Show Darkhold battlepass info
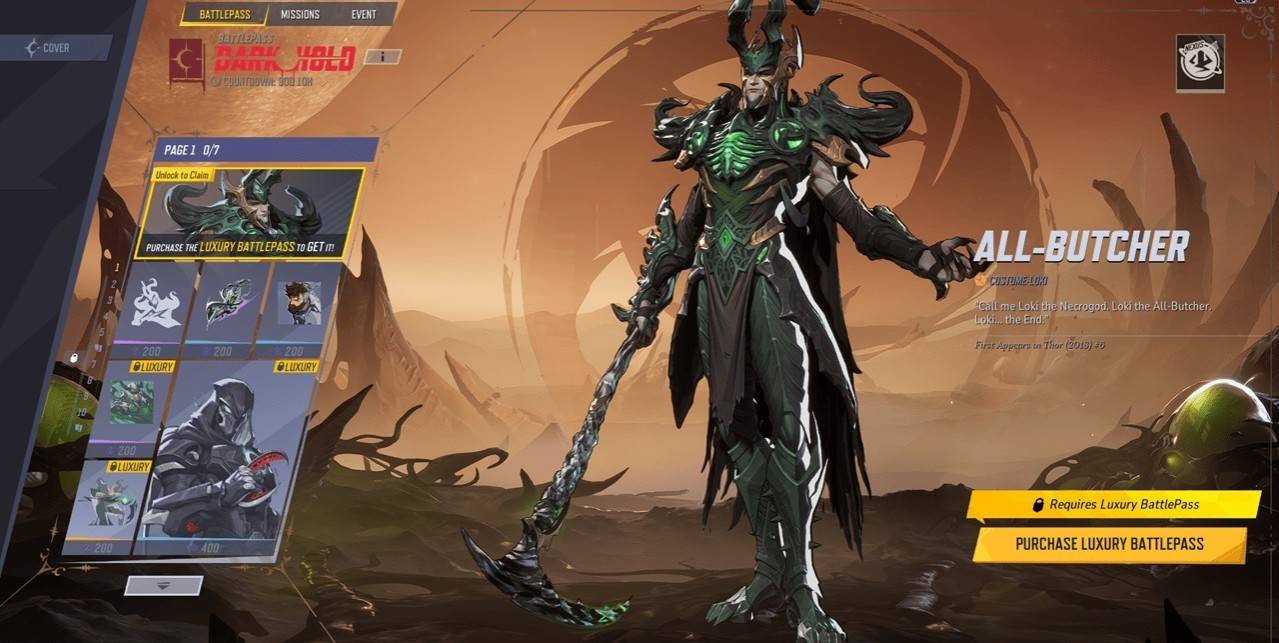Viewport: 1279px width, 643px height. pos(382,56)
